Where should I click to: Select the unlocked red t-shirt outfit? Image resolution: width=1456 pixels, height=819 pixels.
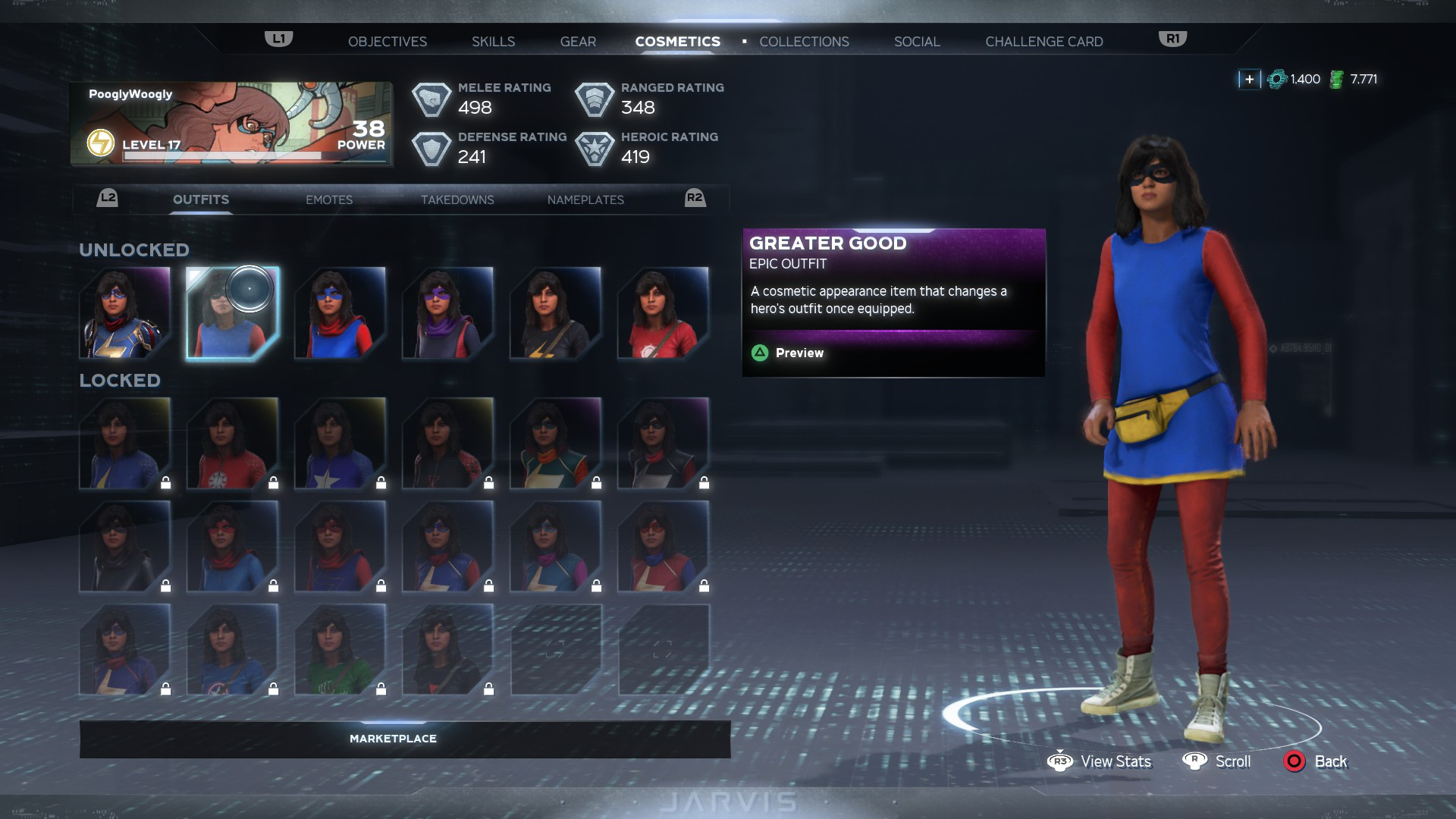click(x=664, y=312)
